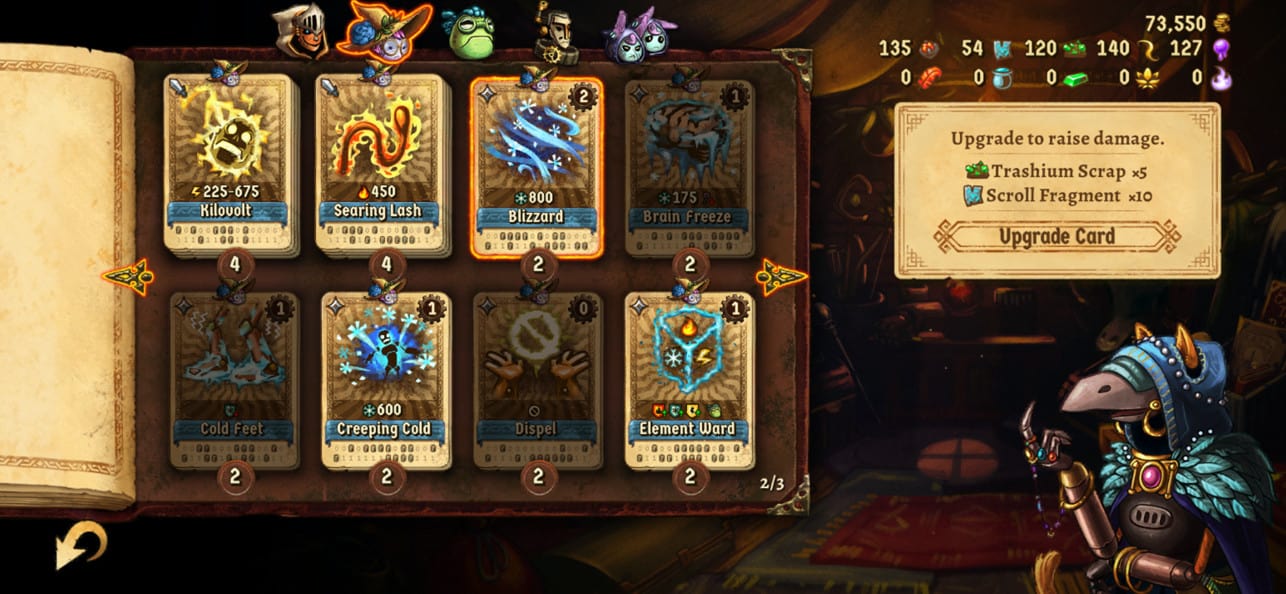Select the Cold Feet card
Image resolution: width=1286 pixels, height=594 pixels.
[x=234, y=380]
